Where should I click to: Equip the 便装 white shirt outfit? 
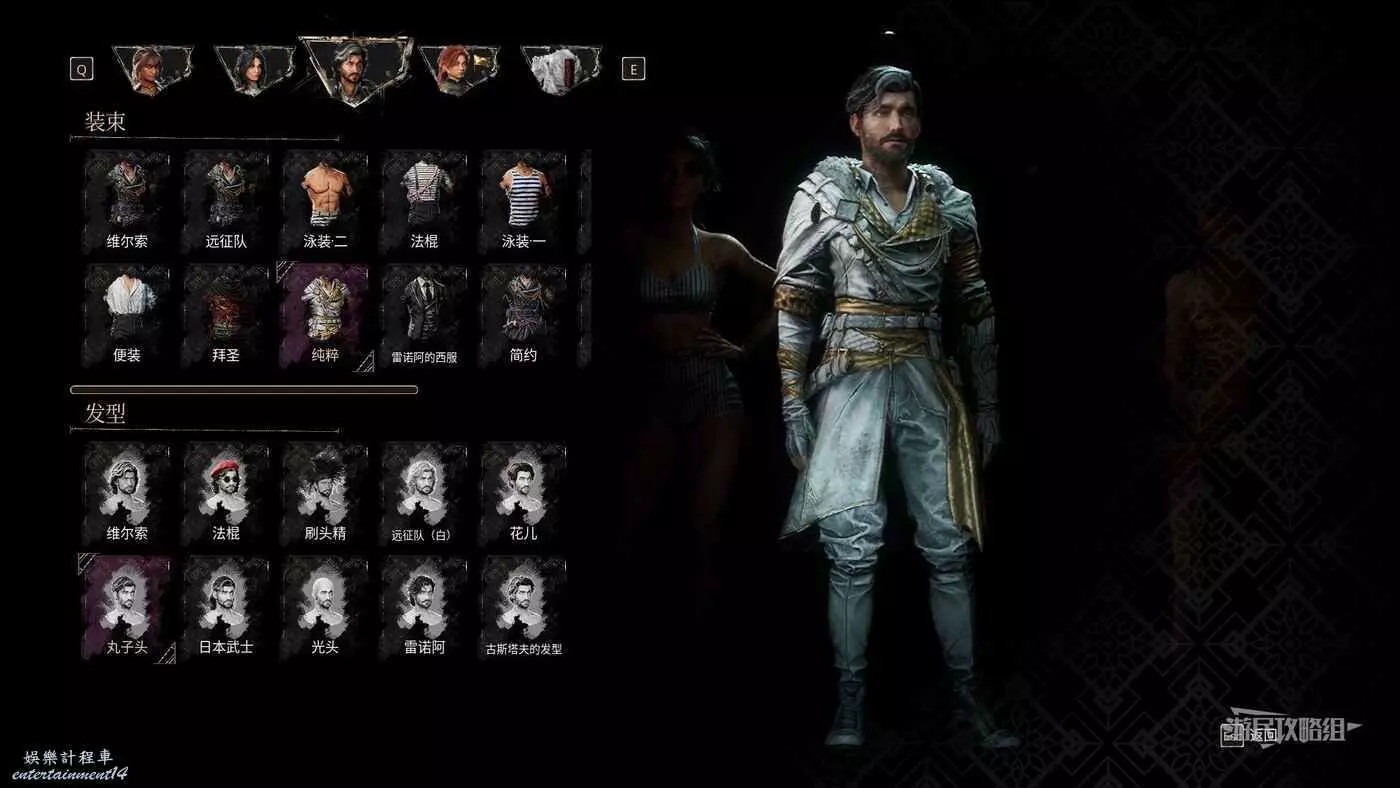127,315
